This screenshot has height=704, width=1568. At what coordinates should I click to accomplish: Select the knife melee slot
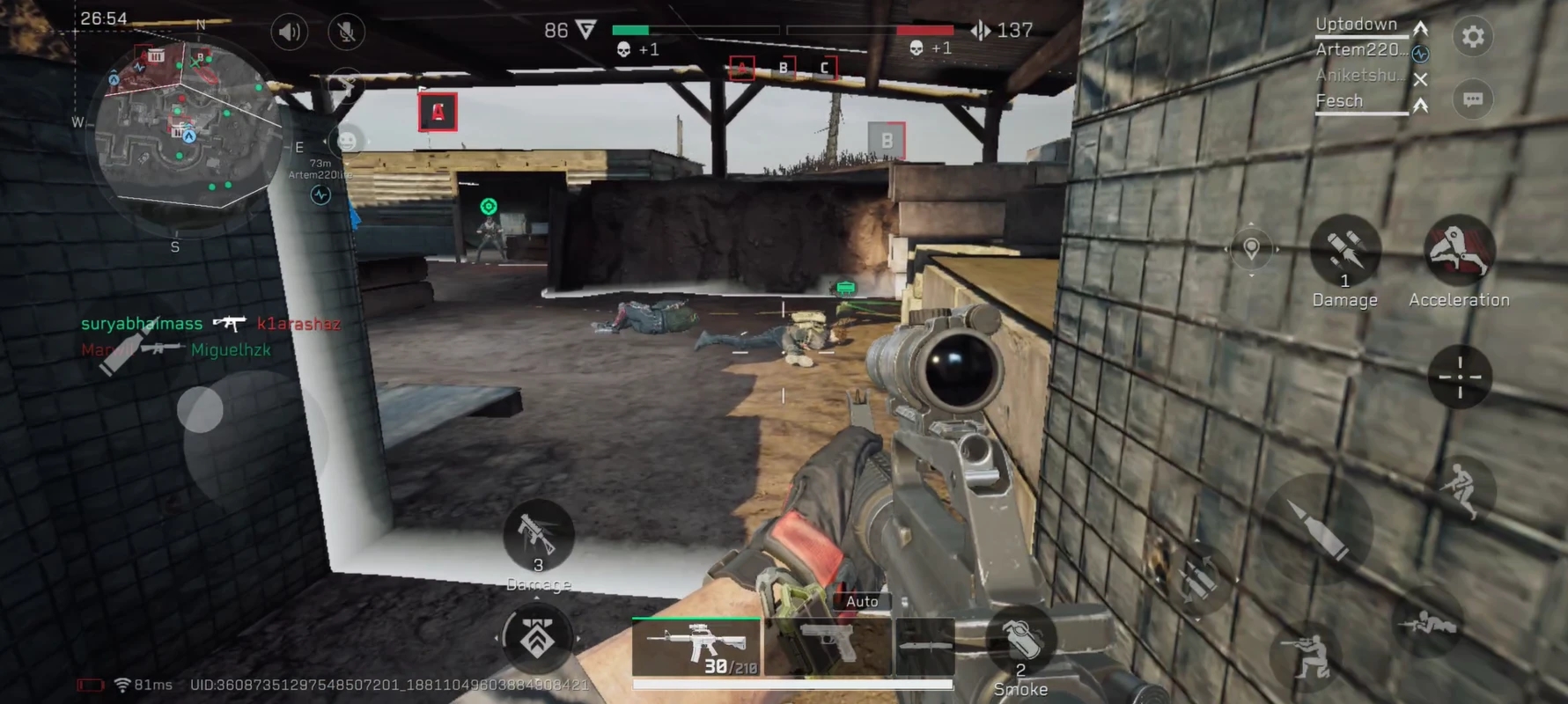point(924,647)
